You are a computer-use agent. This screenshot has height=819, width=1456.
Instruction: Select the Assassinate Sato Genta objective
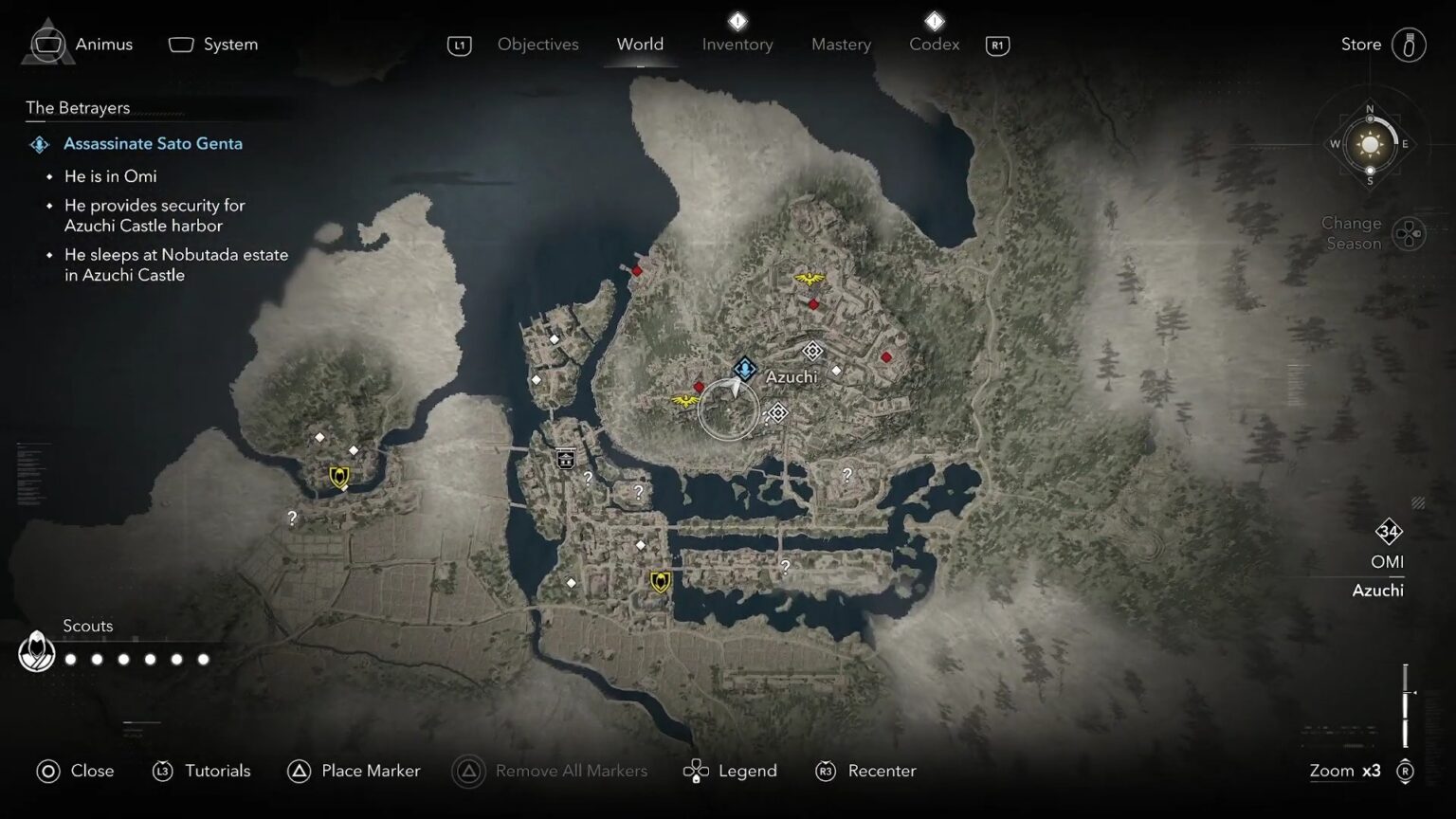[153, 143]
